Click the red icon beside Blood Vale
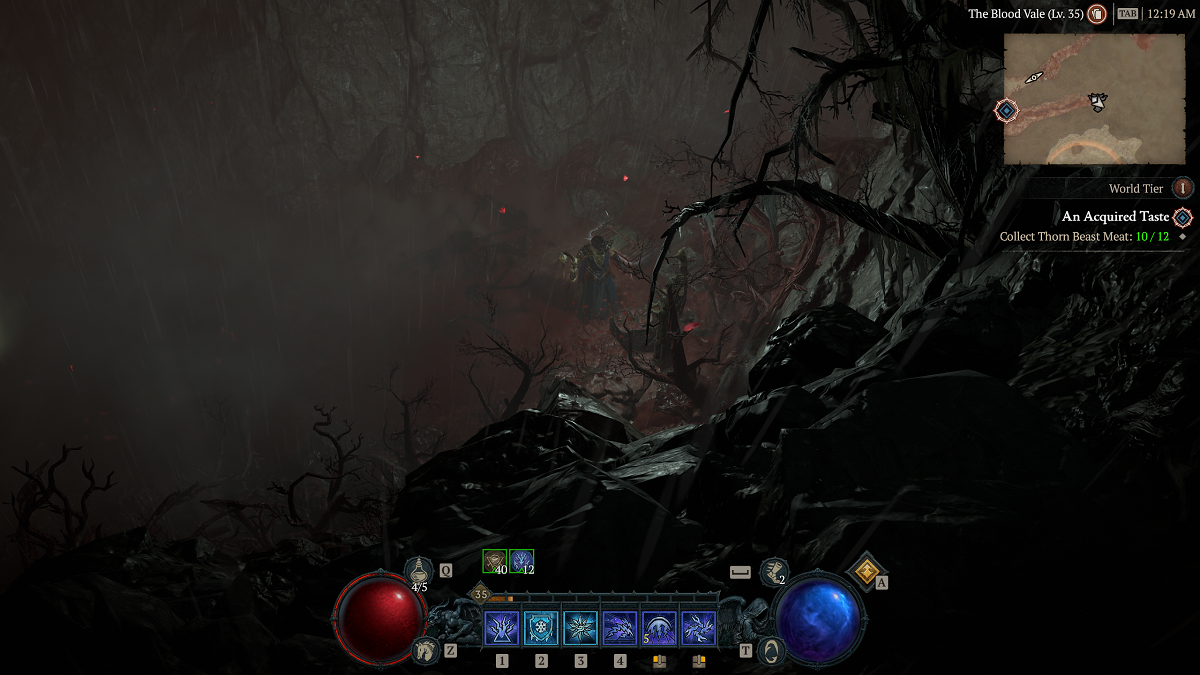 click(1098, 15)
